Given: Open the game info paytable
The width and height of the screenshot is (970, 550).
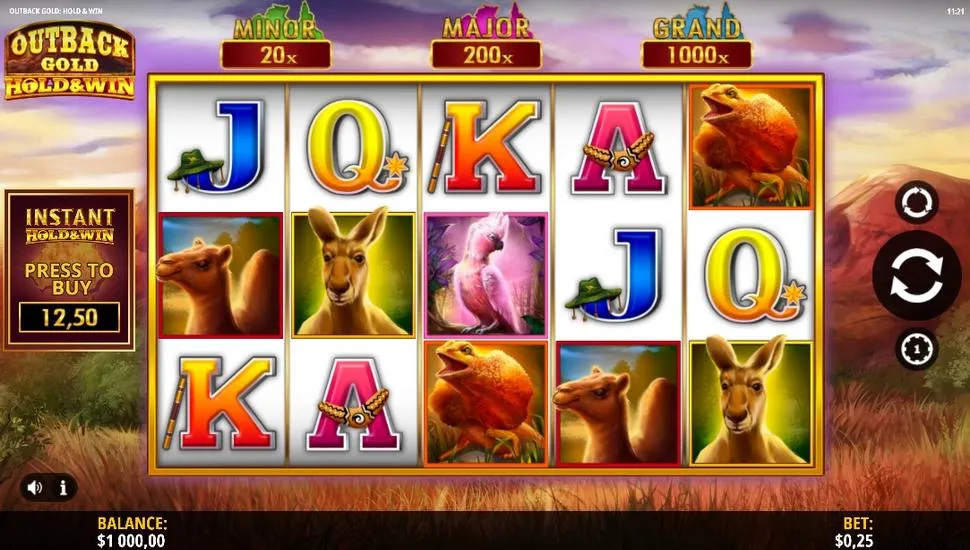Looking at the screenshot, I should point(63,488).
